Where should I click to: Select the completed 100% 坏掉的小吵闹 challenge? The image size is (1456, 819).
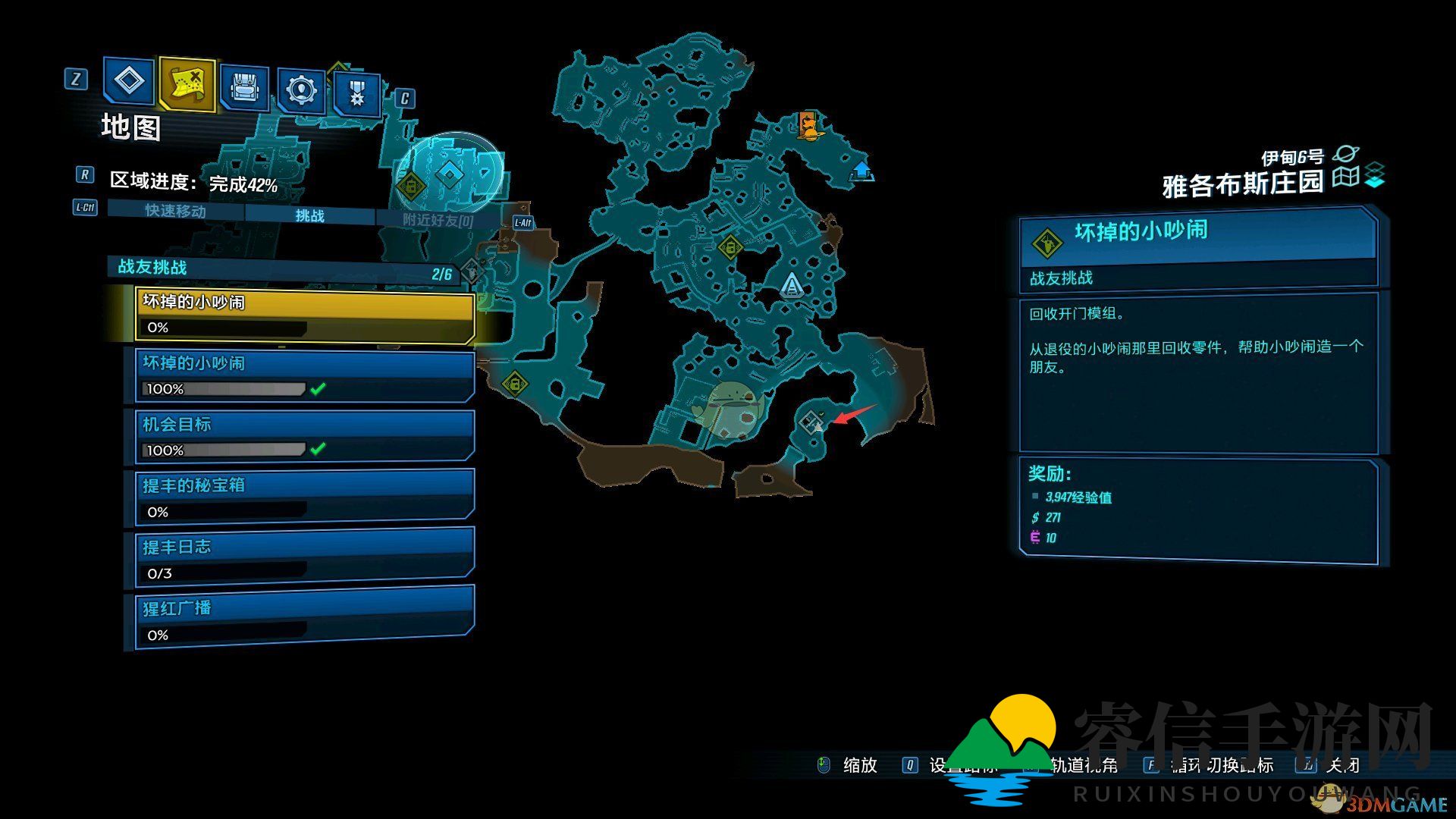pos(304,375)
